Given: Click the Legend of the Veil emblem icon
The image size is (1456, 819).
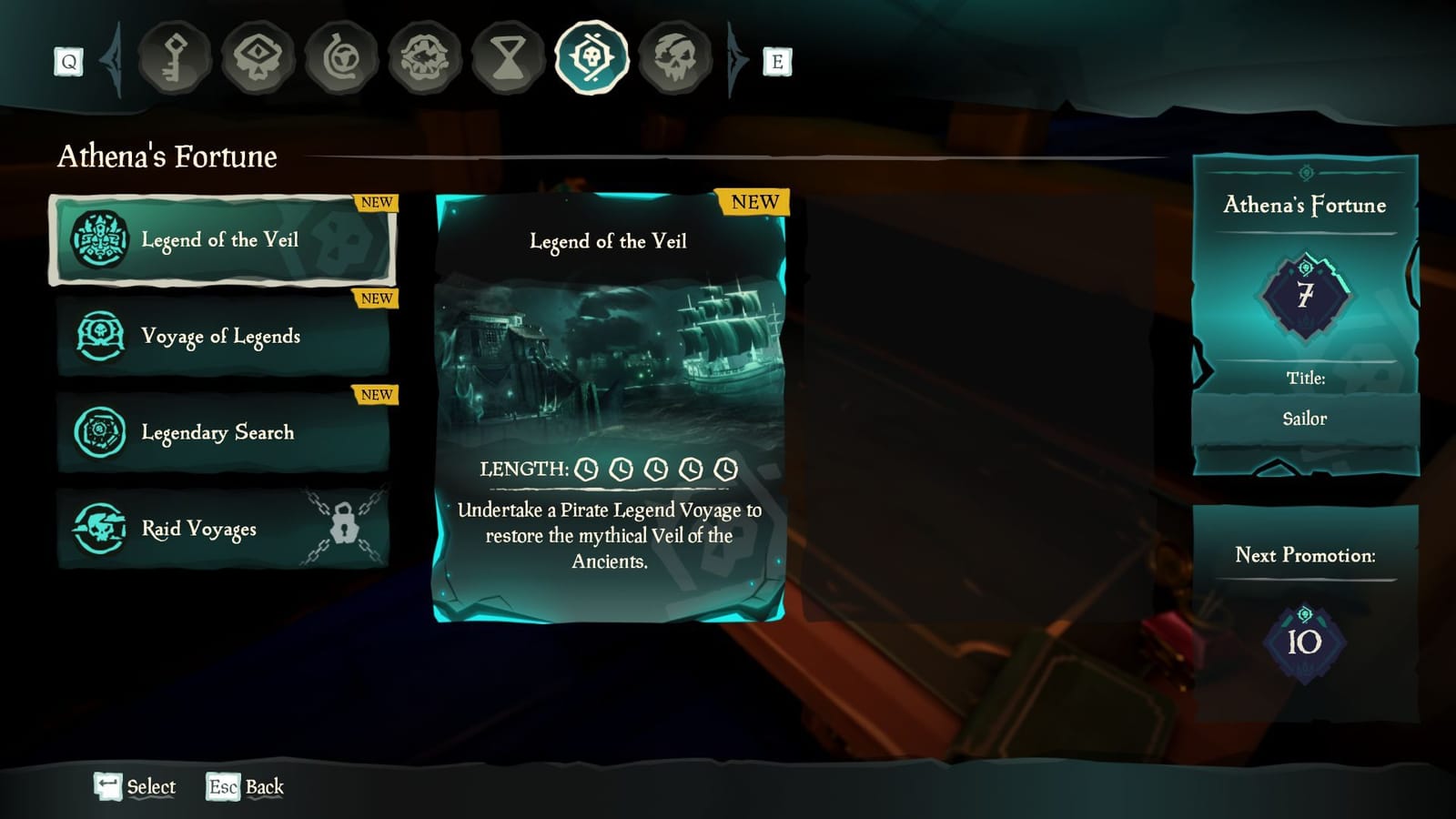Looking at the screenshot, I should tap(99, 240).
